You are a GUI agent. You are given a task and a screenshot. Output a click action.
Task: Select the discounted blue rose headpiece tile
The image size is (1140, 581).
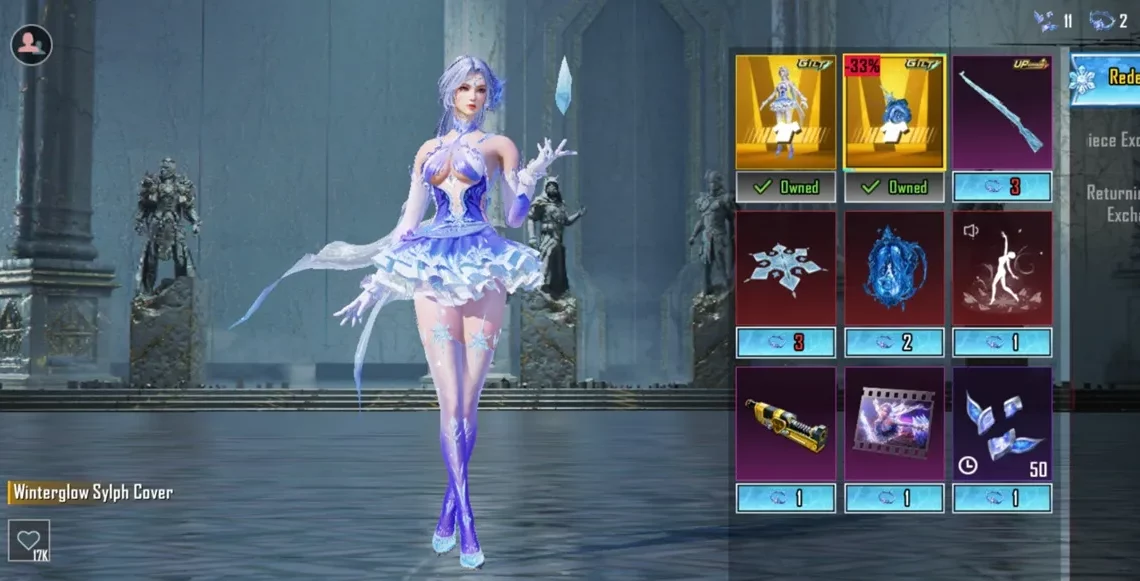pyautogui.click(x=894, y=112)
